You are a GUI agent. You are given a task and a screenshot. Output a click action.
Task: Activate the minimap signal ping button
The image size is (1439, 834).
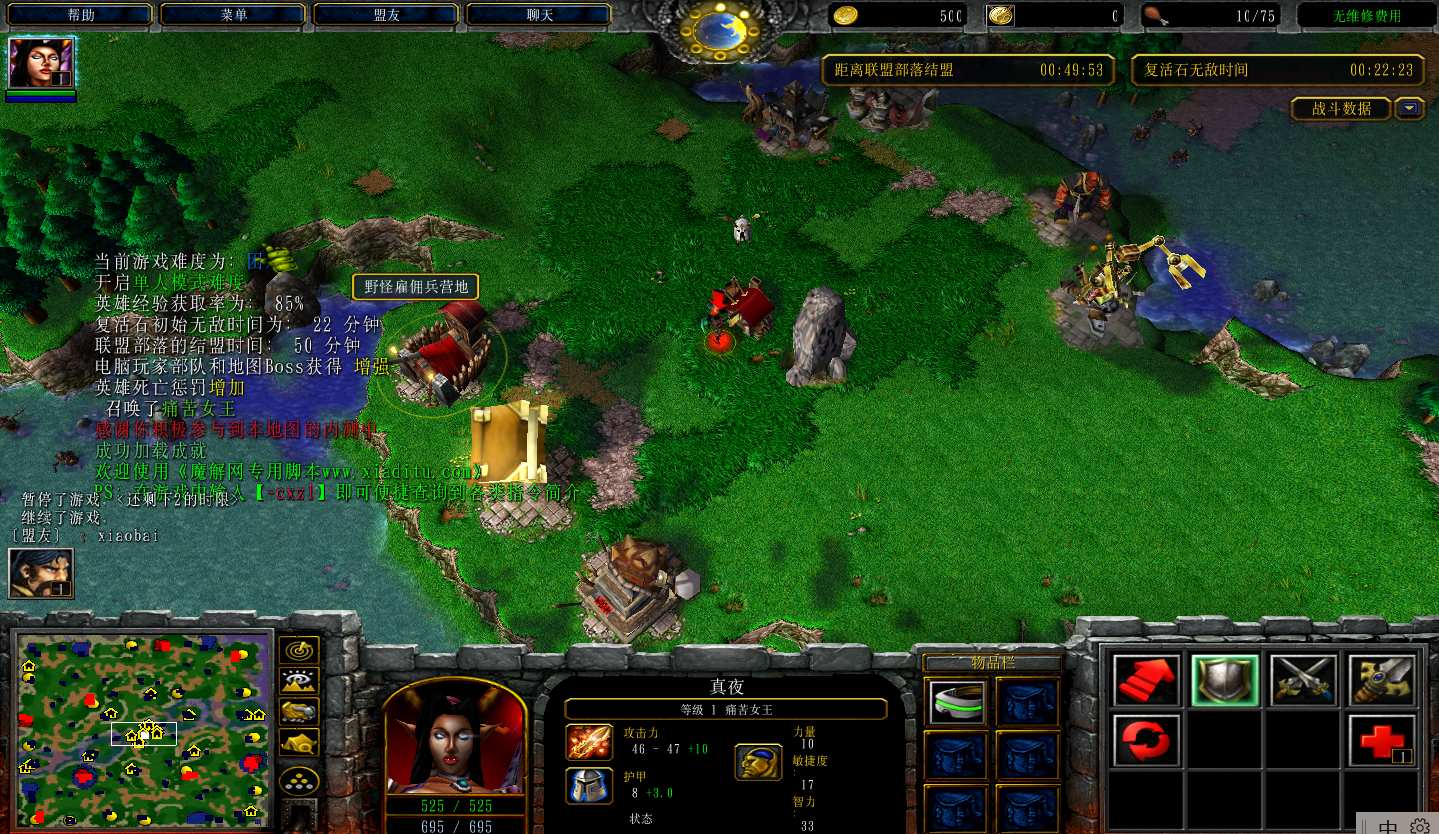point(299,650)
